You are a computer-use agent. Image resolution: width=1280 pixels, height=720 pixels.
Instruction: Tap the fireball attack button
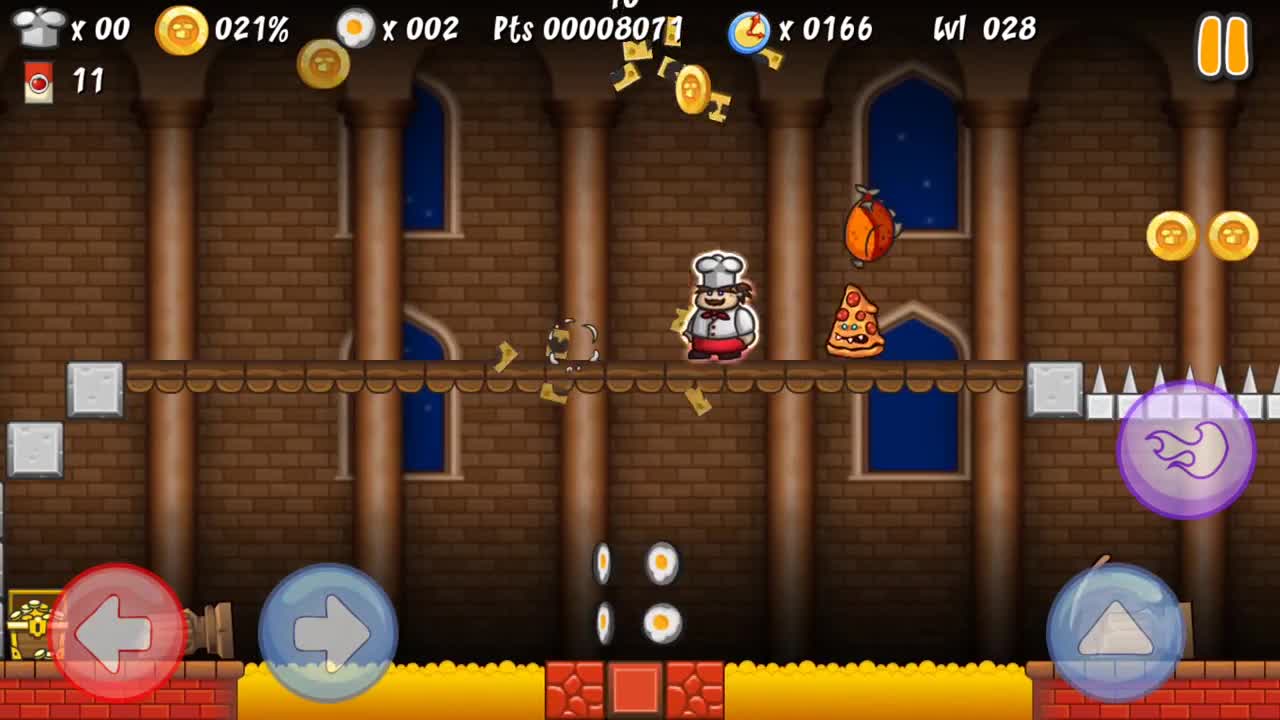1185,452
